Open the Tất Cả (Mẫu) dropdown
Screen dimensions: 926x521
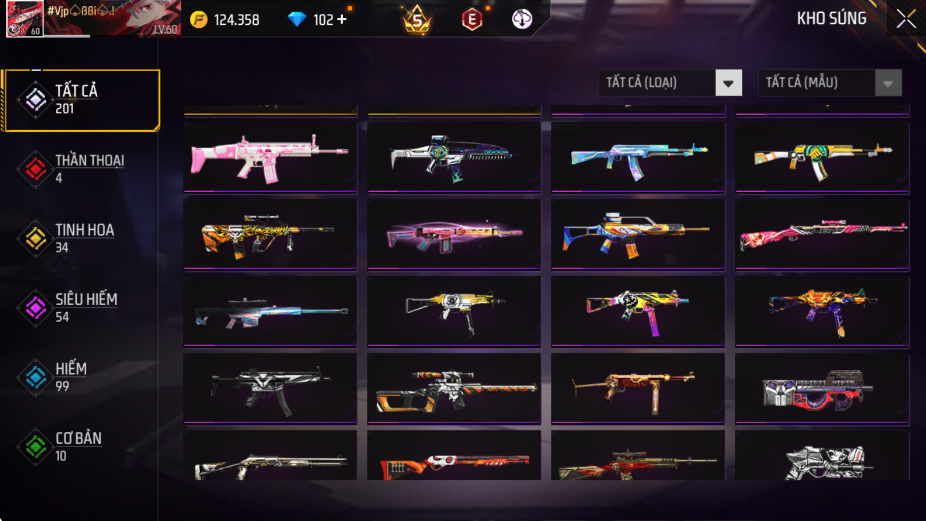point(829,83)
